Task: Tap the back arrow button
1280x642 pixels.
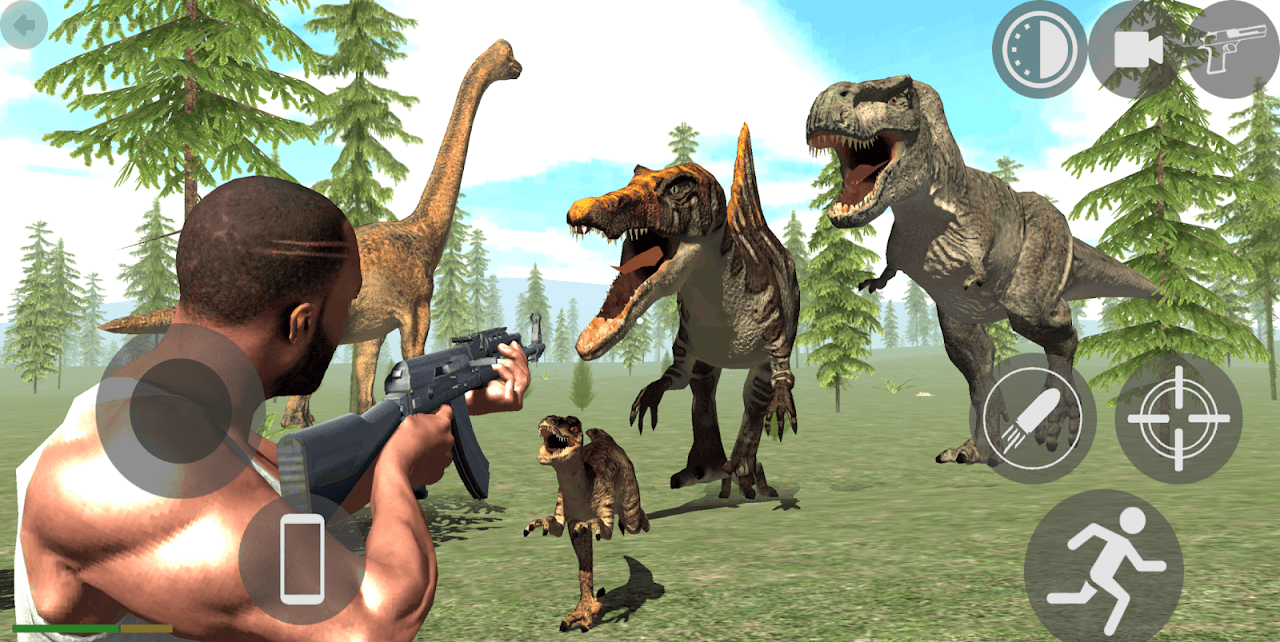Action: click(x=24, y=24)
